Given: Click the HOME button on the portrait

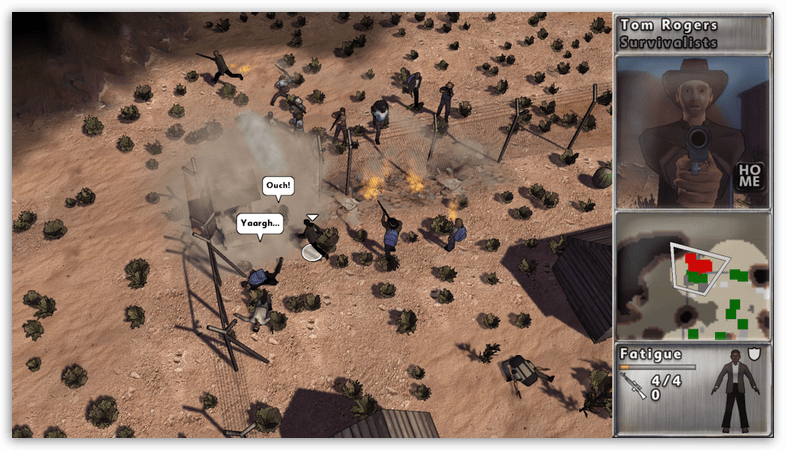Looking at the screenshot, I should (749, 176).
